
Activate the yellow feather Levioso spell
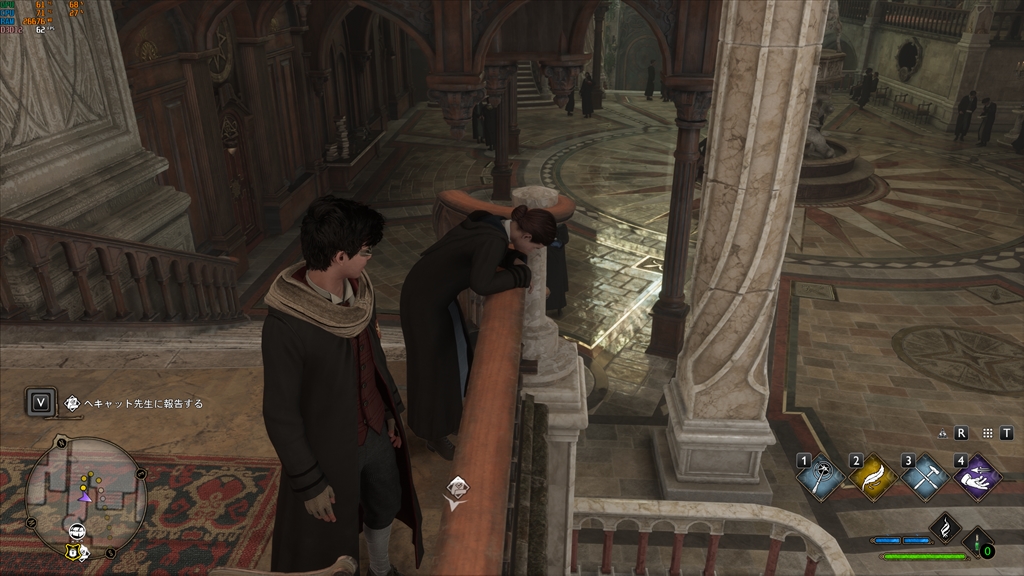(x=872, y=478)
